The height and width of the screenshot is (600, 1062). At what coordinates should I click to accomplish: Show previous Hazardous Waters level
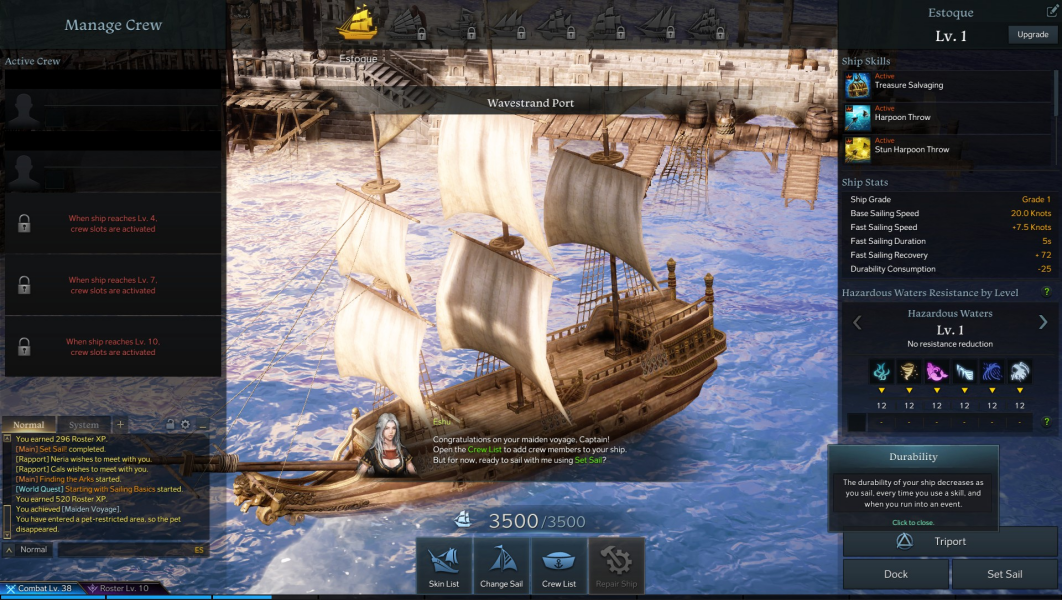tap(857, 322)
